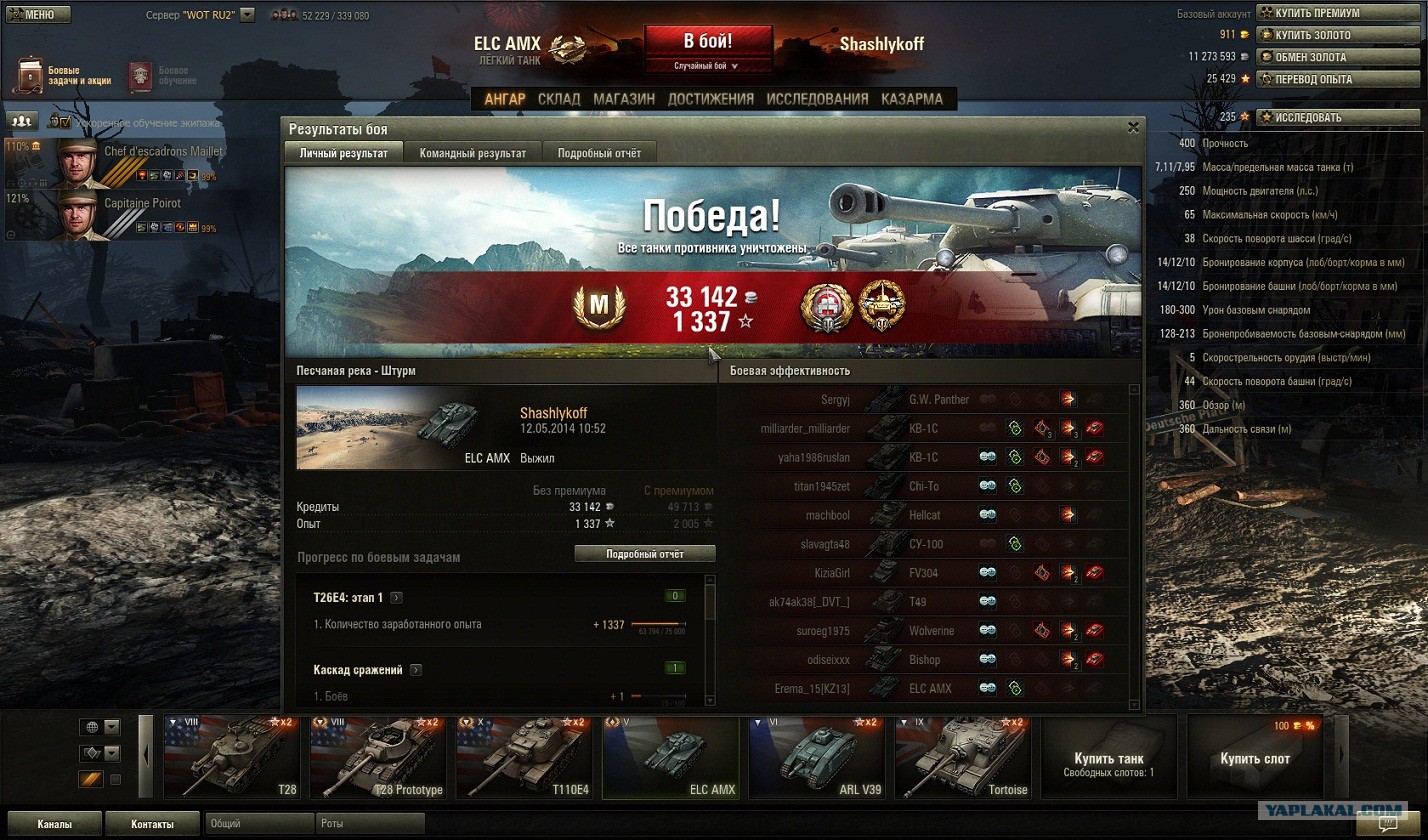Viewport: 1428px width, 840px height.
Task: Open the Каналы chat channels
Action: point(54,825)
